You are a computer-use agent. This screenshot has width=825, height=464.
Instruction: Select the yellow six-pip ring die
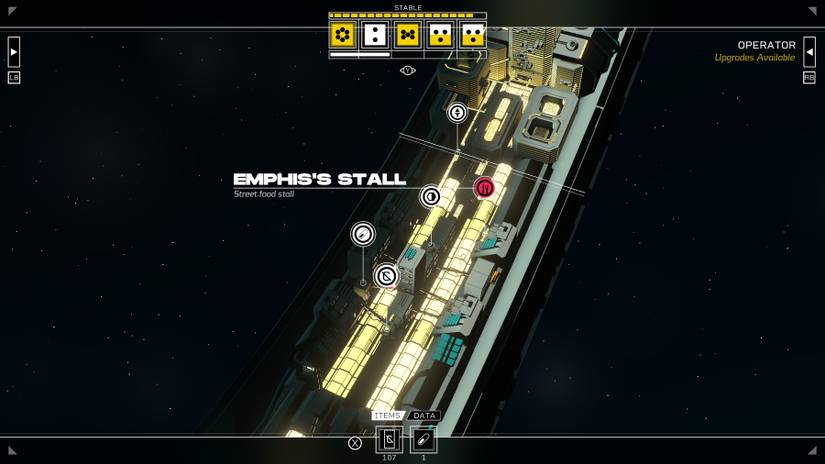click(343, 36)
